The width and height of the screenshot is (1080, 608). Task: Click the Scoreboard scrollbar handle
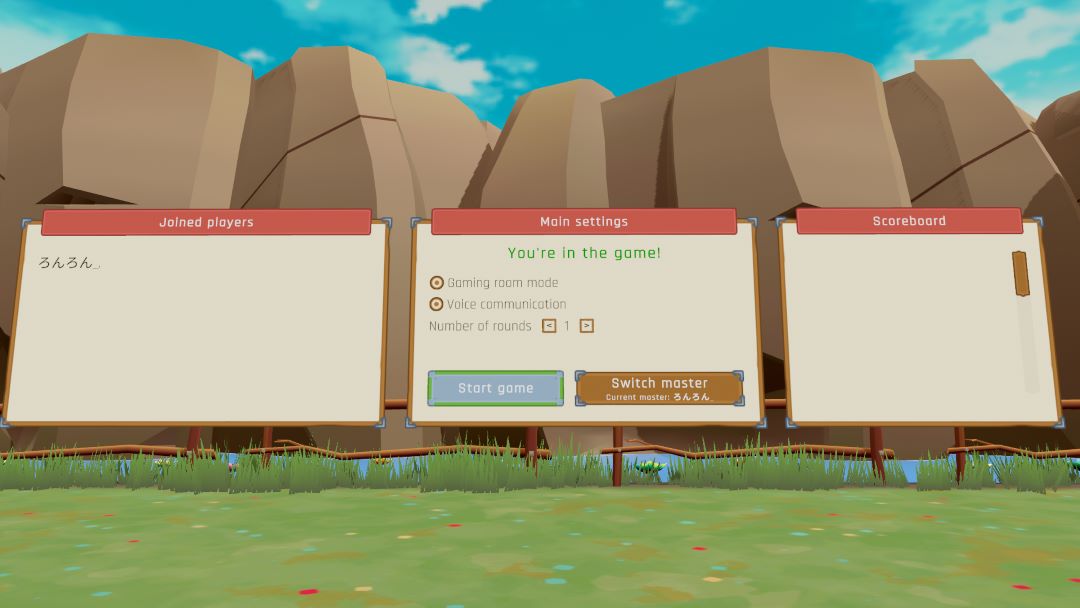point(1021,273)
